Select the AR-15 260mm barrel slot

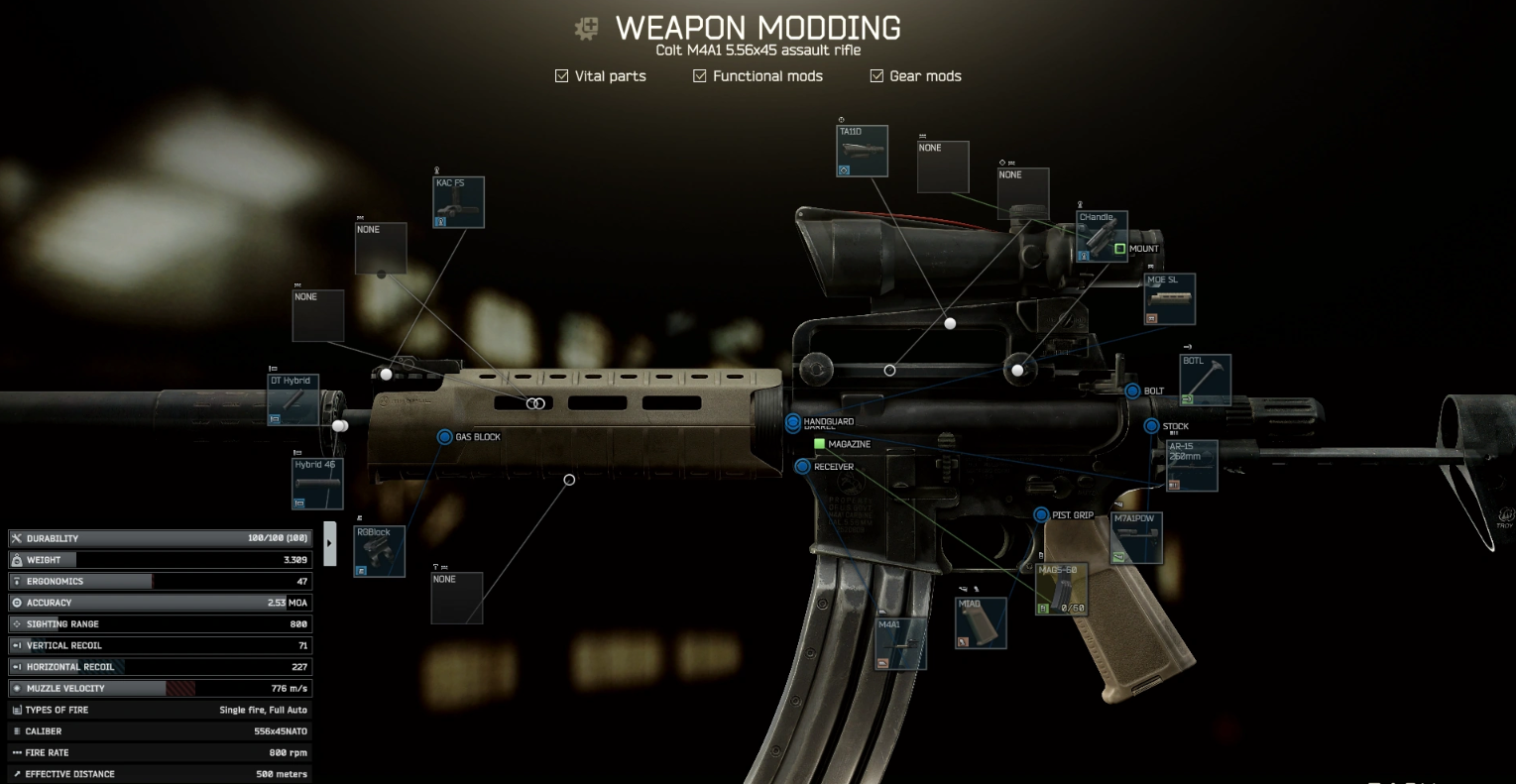point(1191,466)
